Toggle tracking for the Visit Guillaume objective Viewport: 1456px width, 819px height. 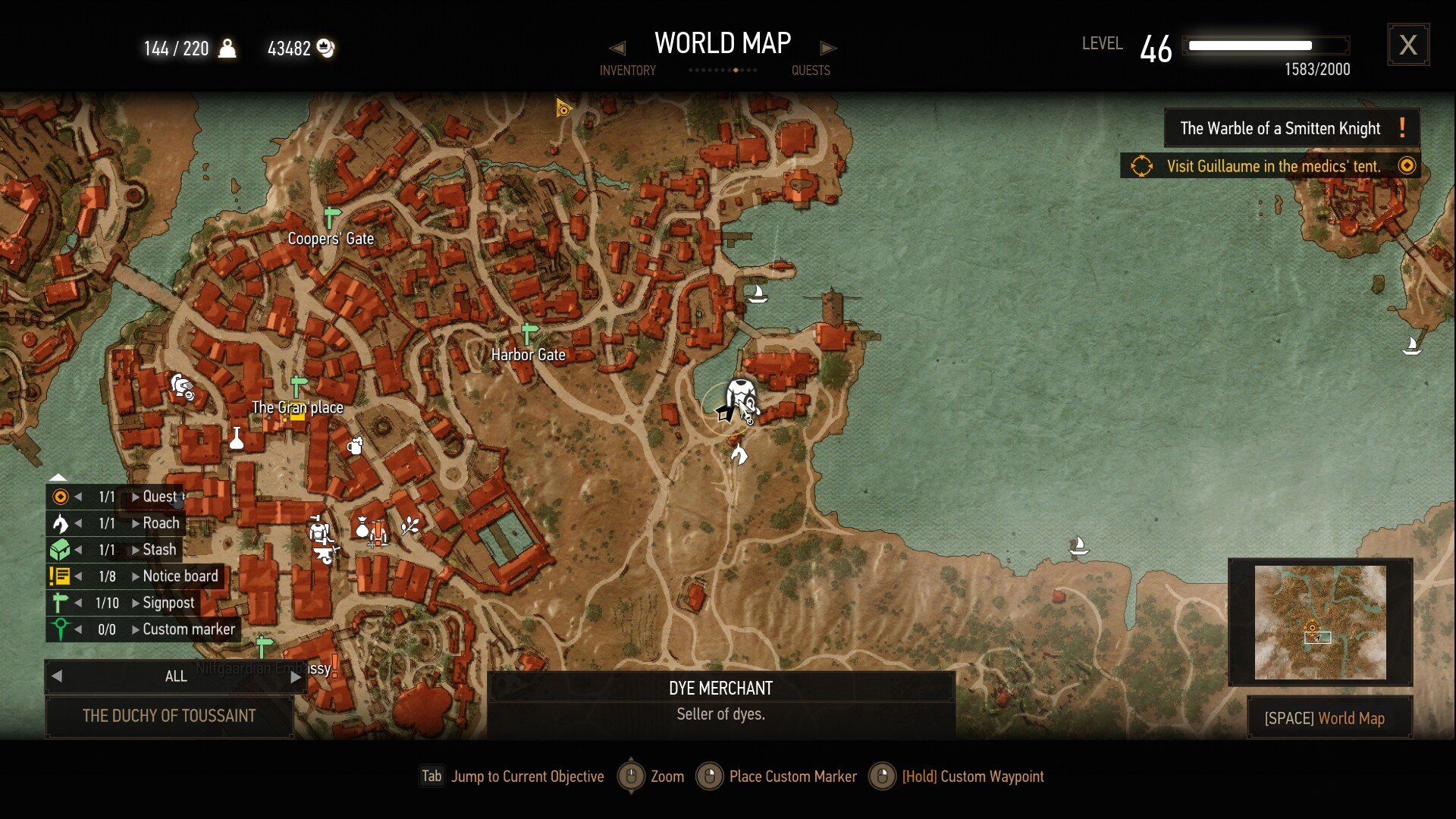pyautogui.click(x=1407, y=165)
